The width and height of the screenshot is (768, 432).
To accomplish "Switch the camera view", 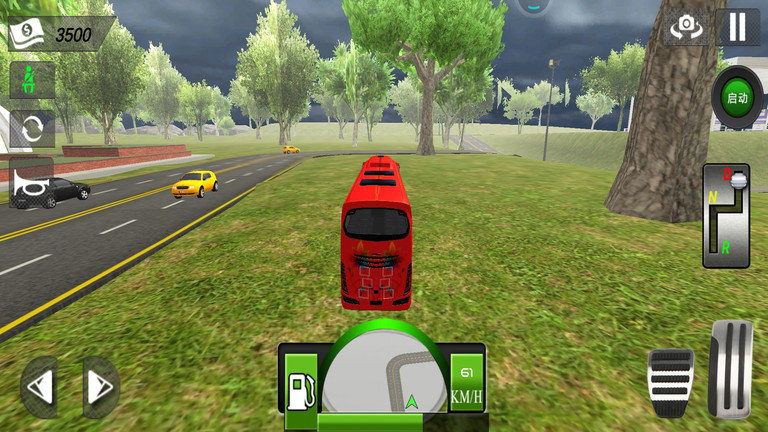I will tap(687, 27).
